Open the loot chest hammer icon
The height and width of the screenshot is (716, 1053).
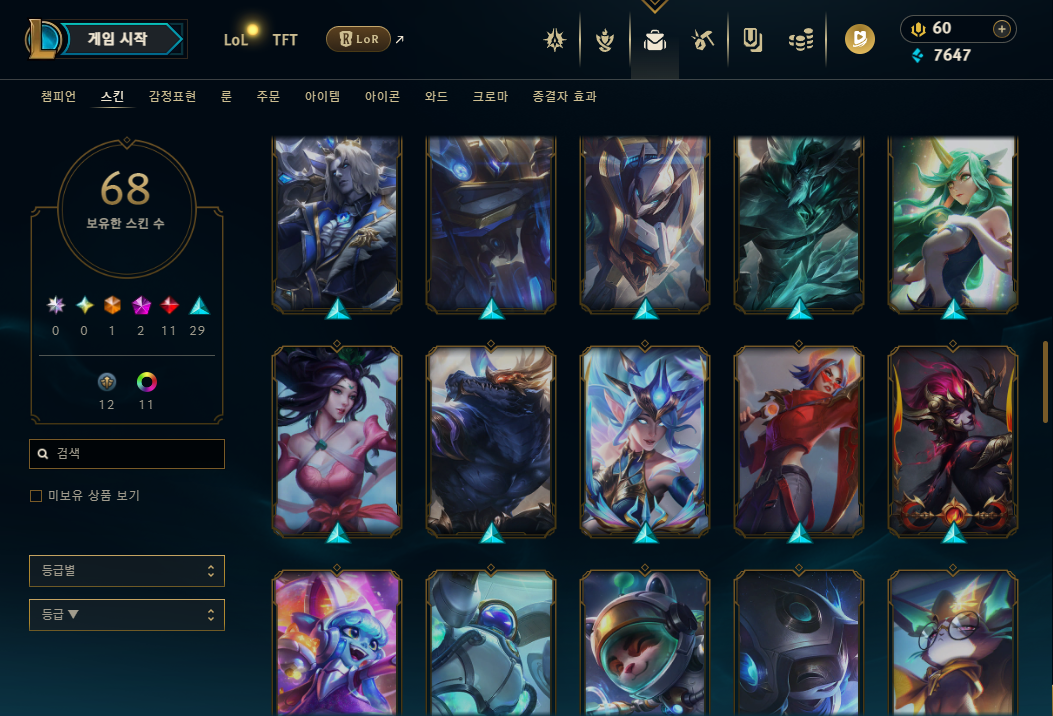pos(703,40)
